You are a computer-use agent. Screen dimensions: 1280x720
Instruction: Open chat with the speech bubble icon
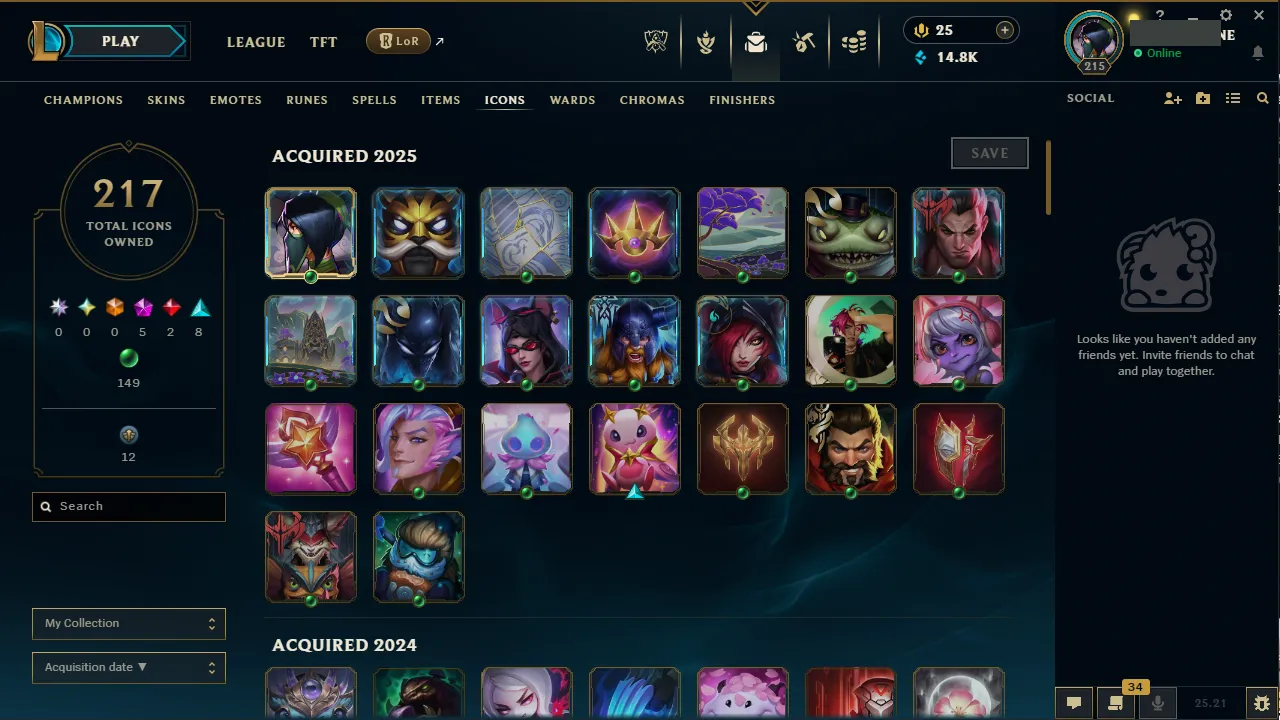coord(1073,703)
